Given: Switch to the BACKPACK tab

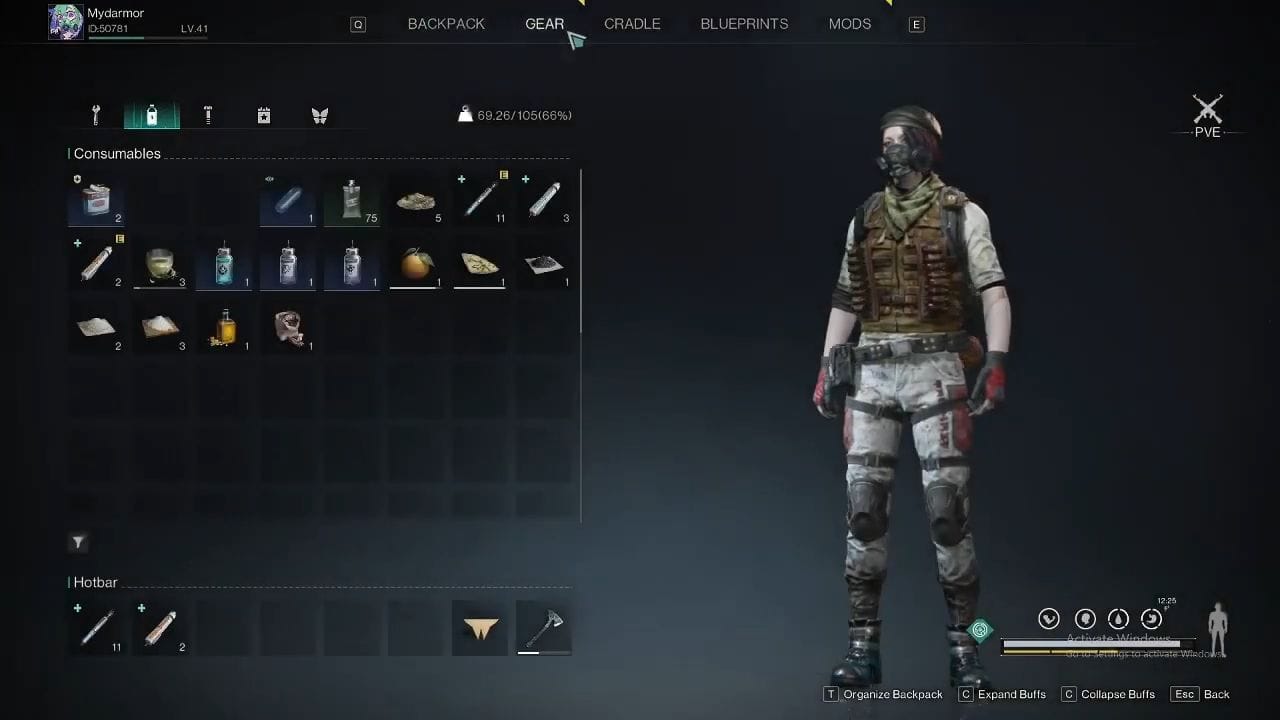Looking at the screenshot, I should click(x=446, y=23).
